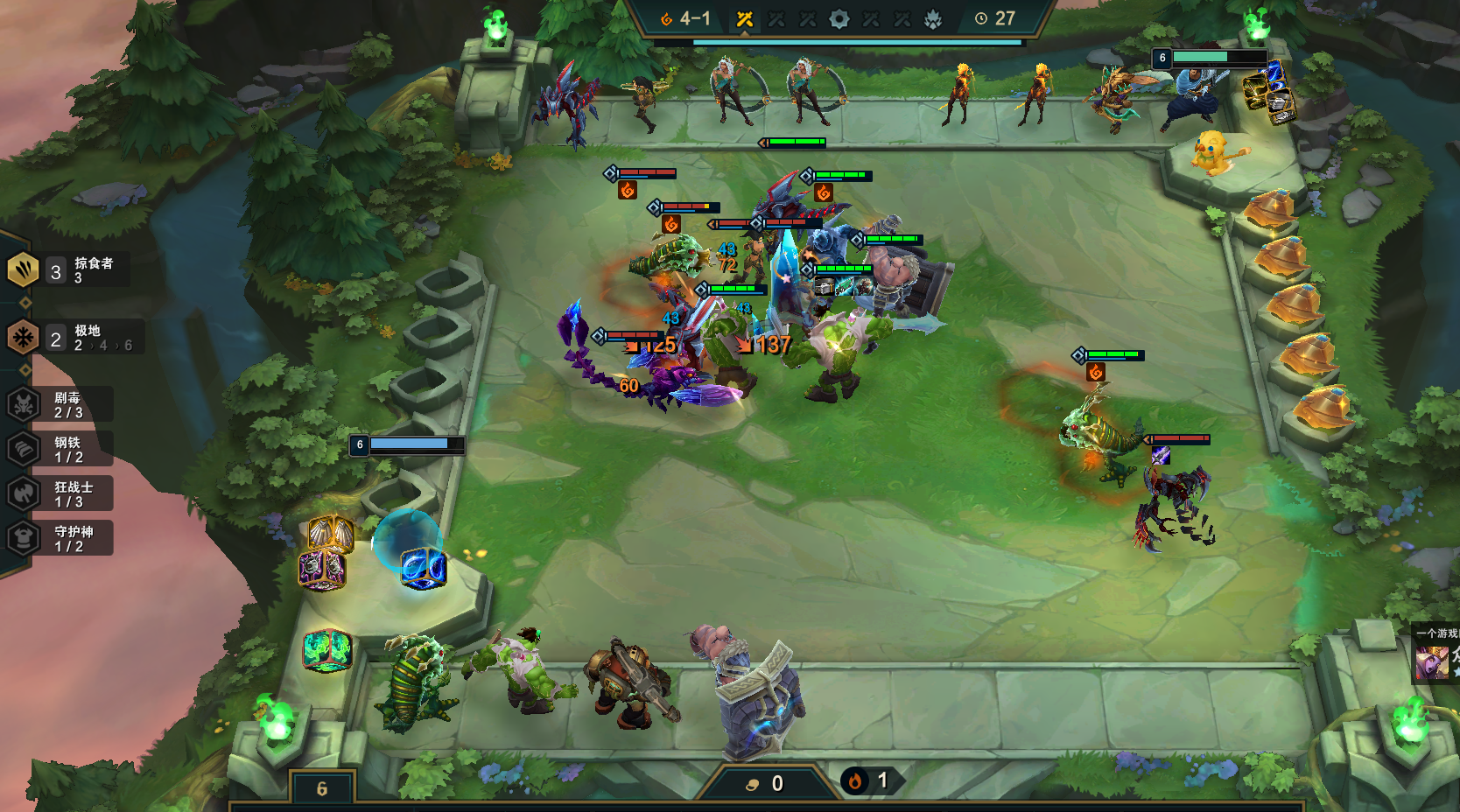Click the highlighted crossed-swords round icon

pos(745,19)
